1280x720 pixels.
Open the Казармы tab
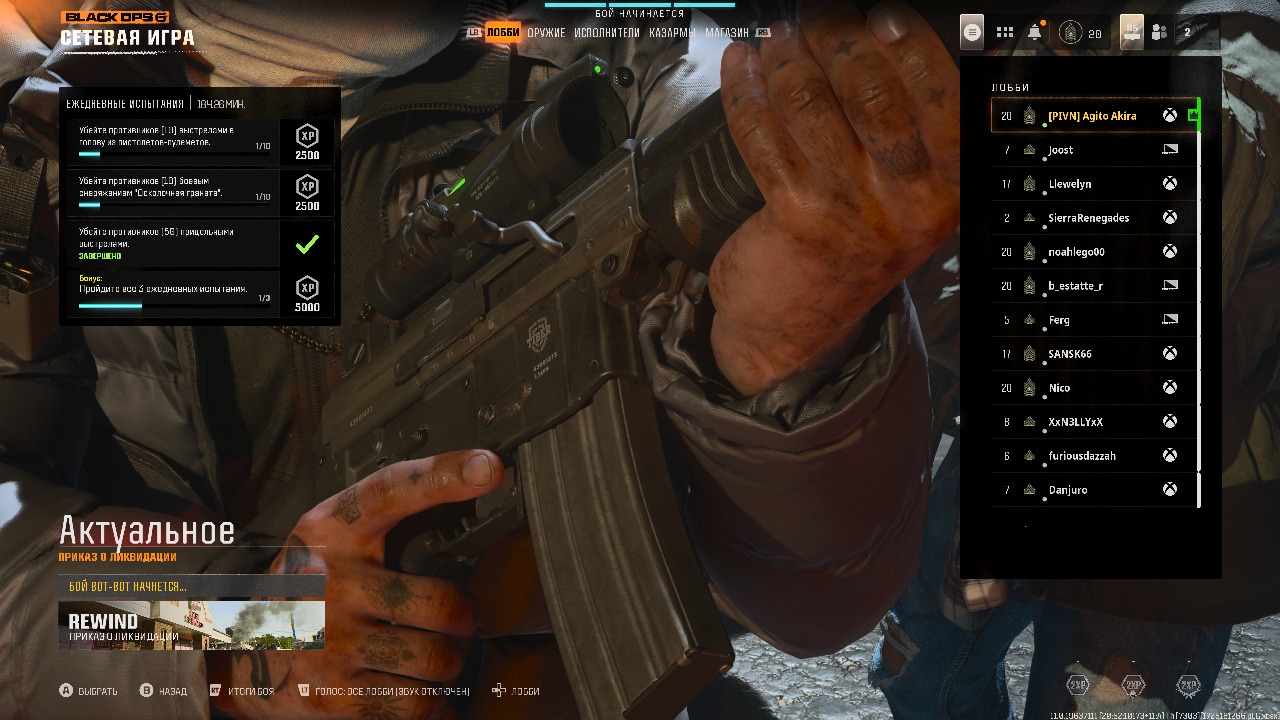(672, 33)
